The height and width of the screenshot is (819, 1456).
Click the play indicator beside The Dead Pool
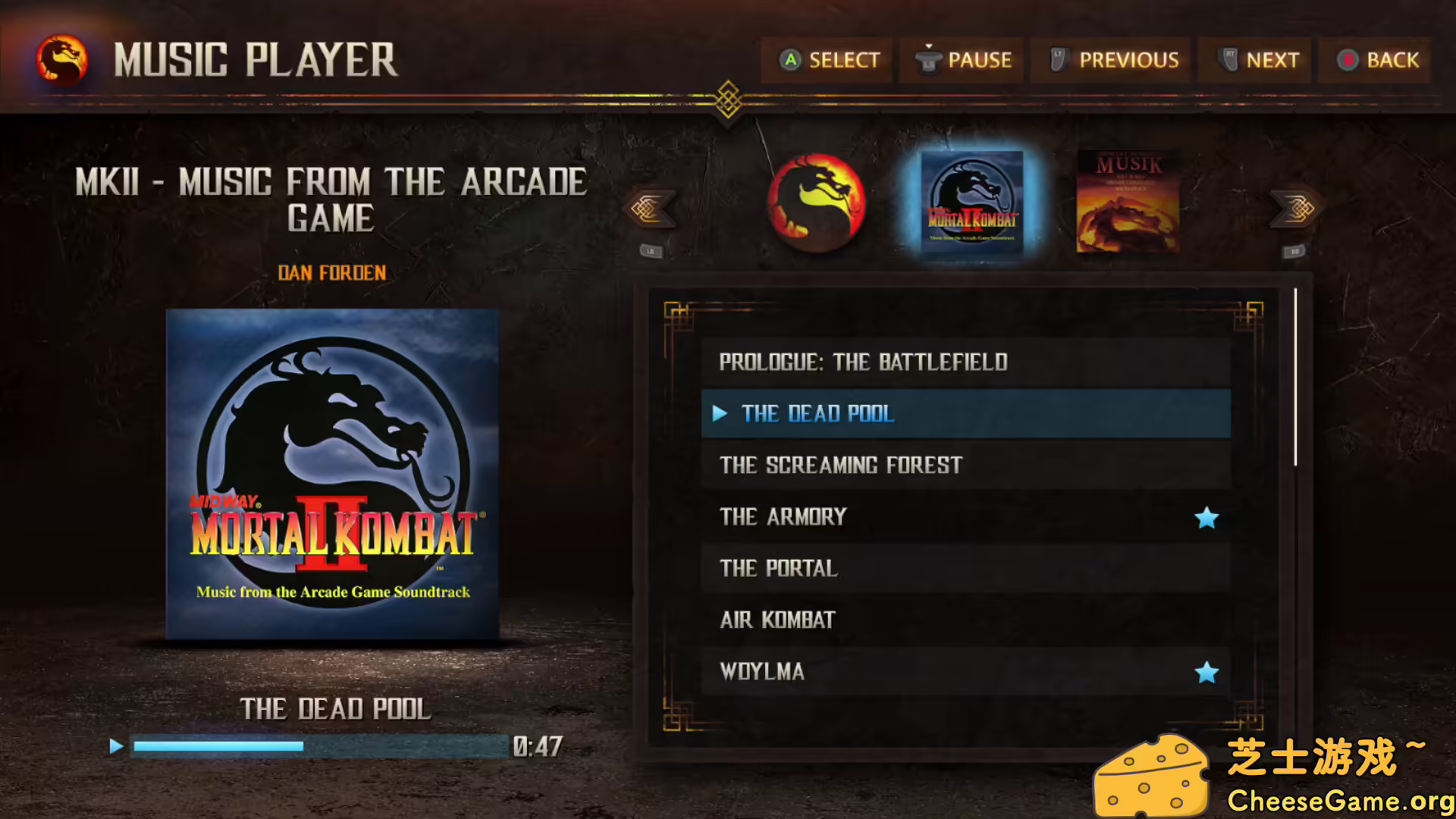pos(718,414)
